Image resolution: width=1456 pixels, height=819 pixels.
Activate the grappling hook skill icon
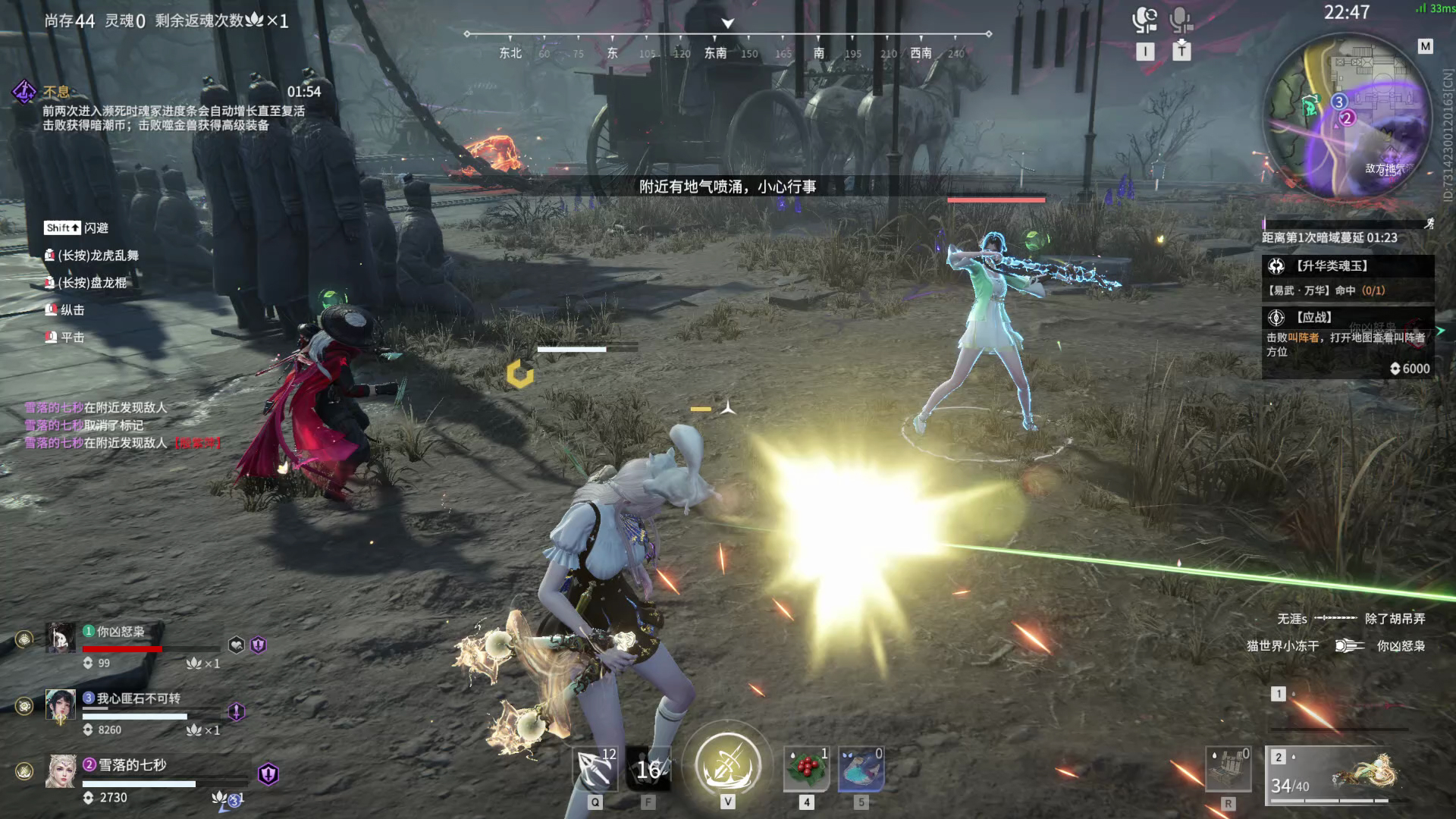click(x=595, y=769)
